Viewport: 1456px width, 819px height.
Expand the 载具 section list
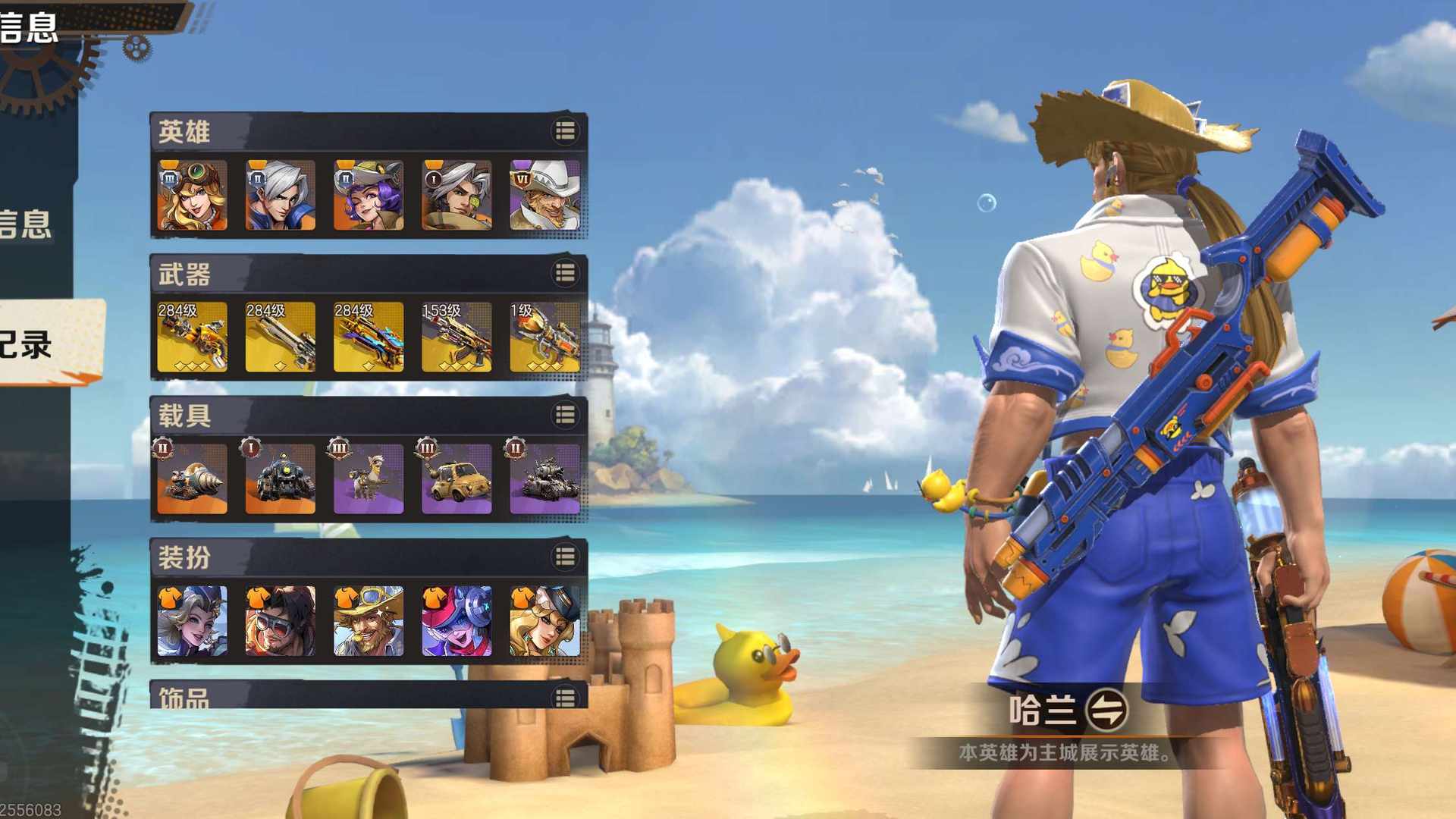click(x=565, y=415)
